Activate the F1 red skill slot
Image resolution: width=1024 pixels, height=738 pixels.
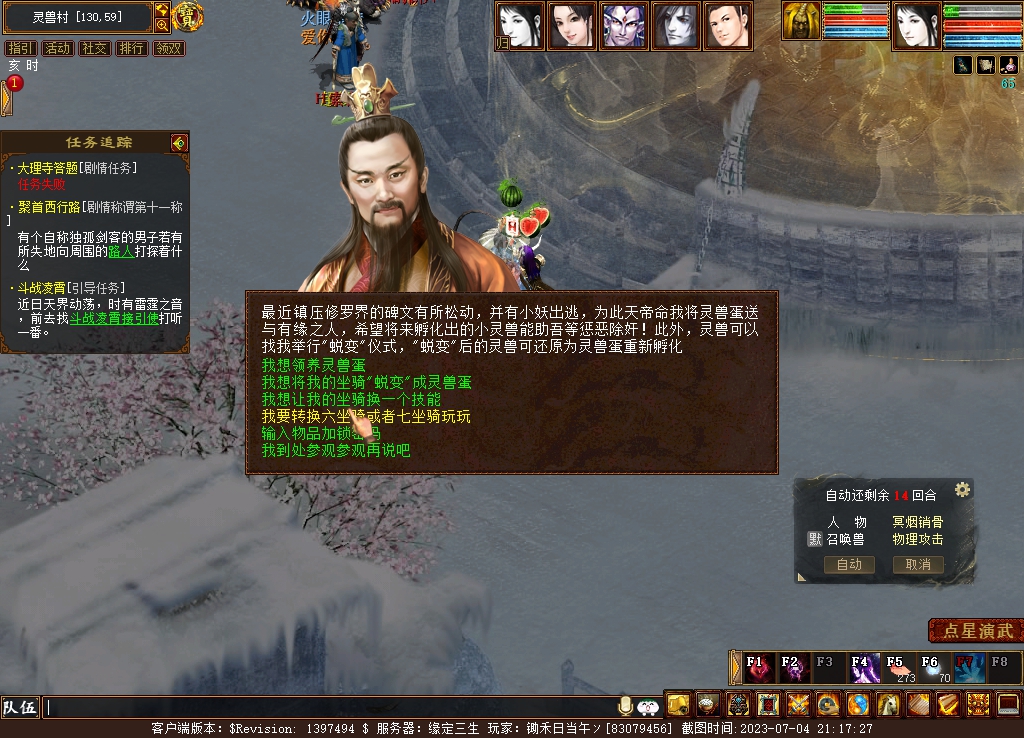[759, 667]
